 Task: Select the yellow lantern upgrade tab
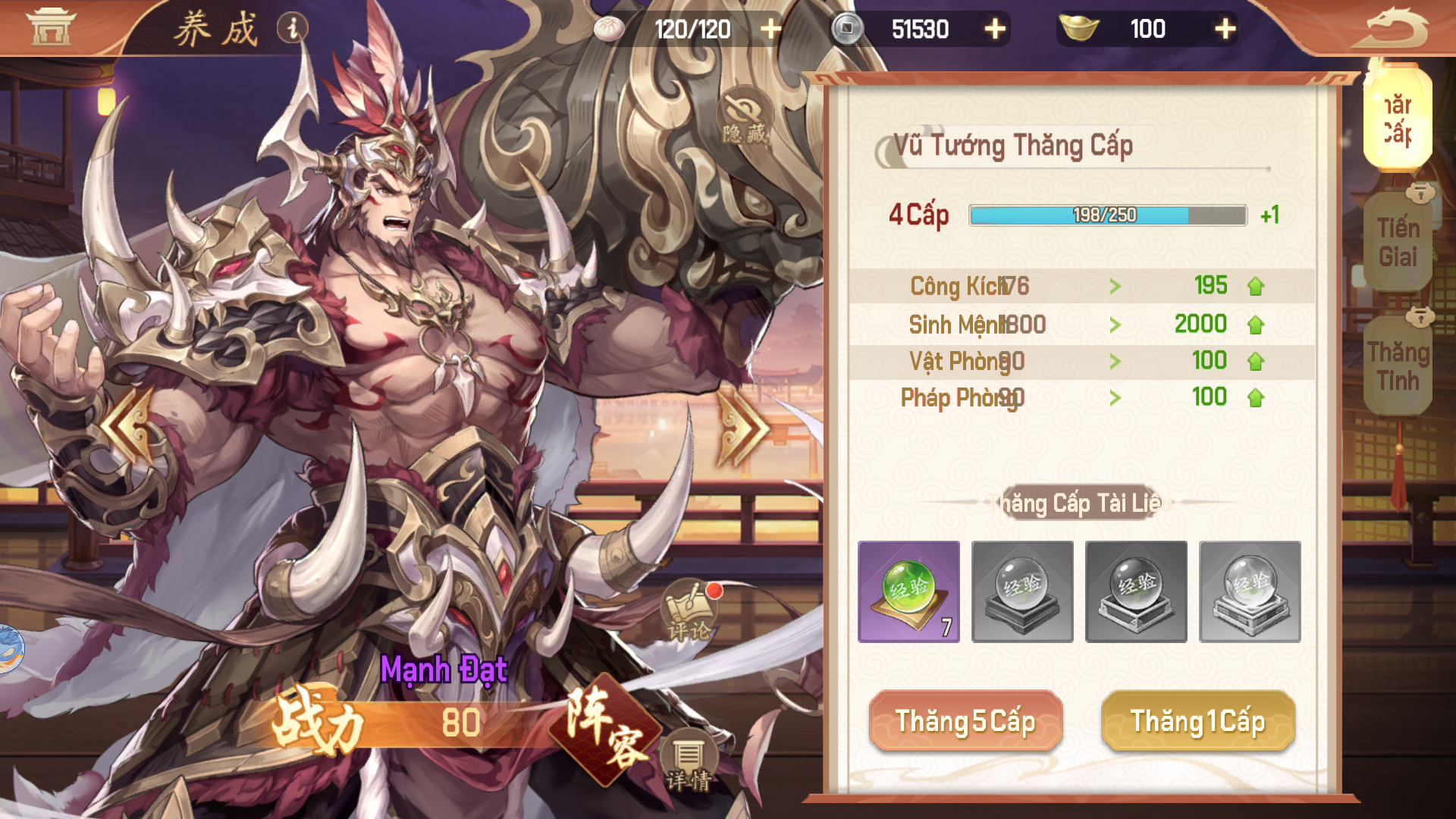click(x=1397, y=118)
